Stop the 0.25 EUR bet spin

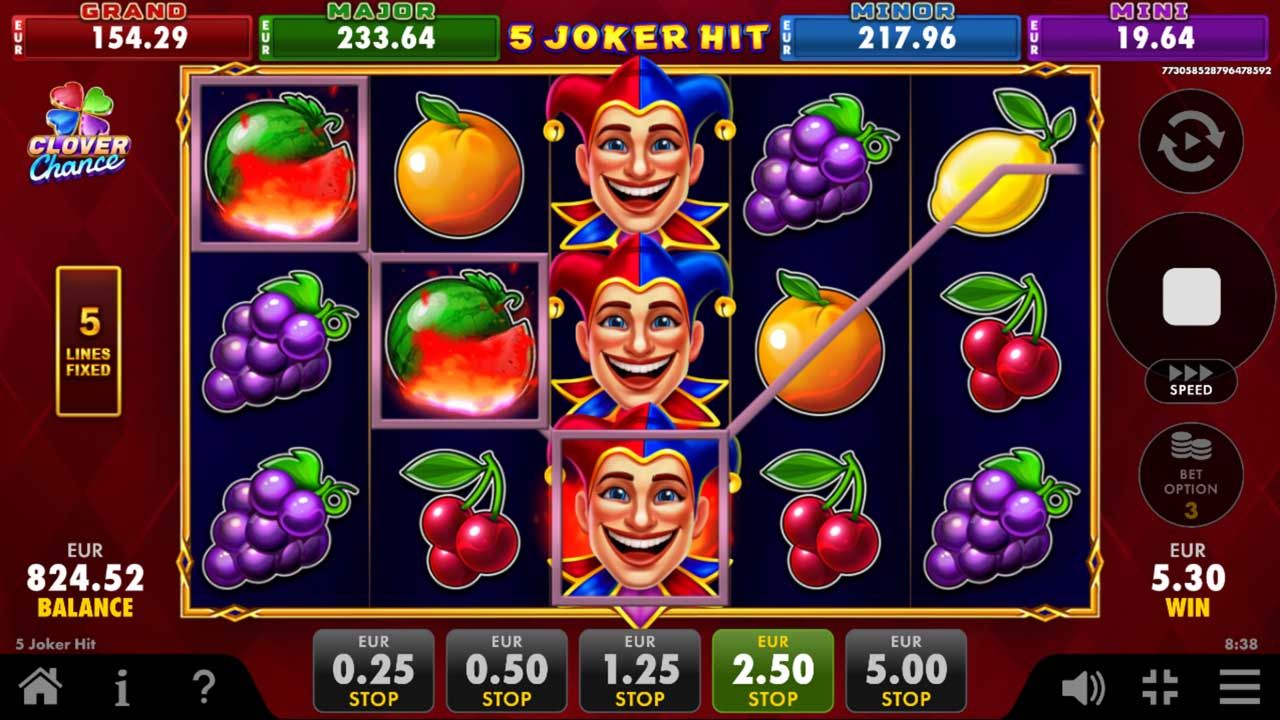(x=373, y=670)
